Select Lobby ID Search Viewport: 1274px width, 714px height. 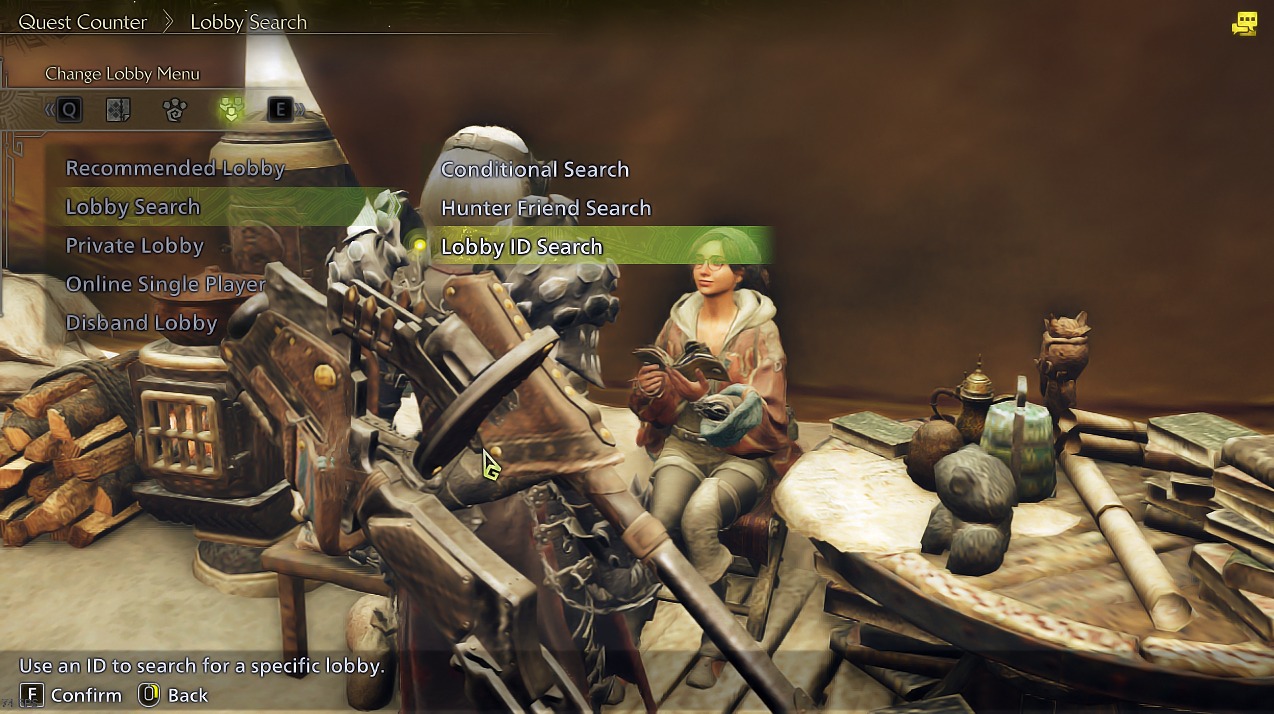coord(522,247)
